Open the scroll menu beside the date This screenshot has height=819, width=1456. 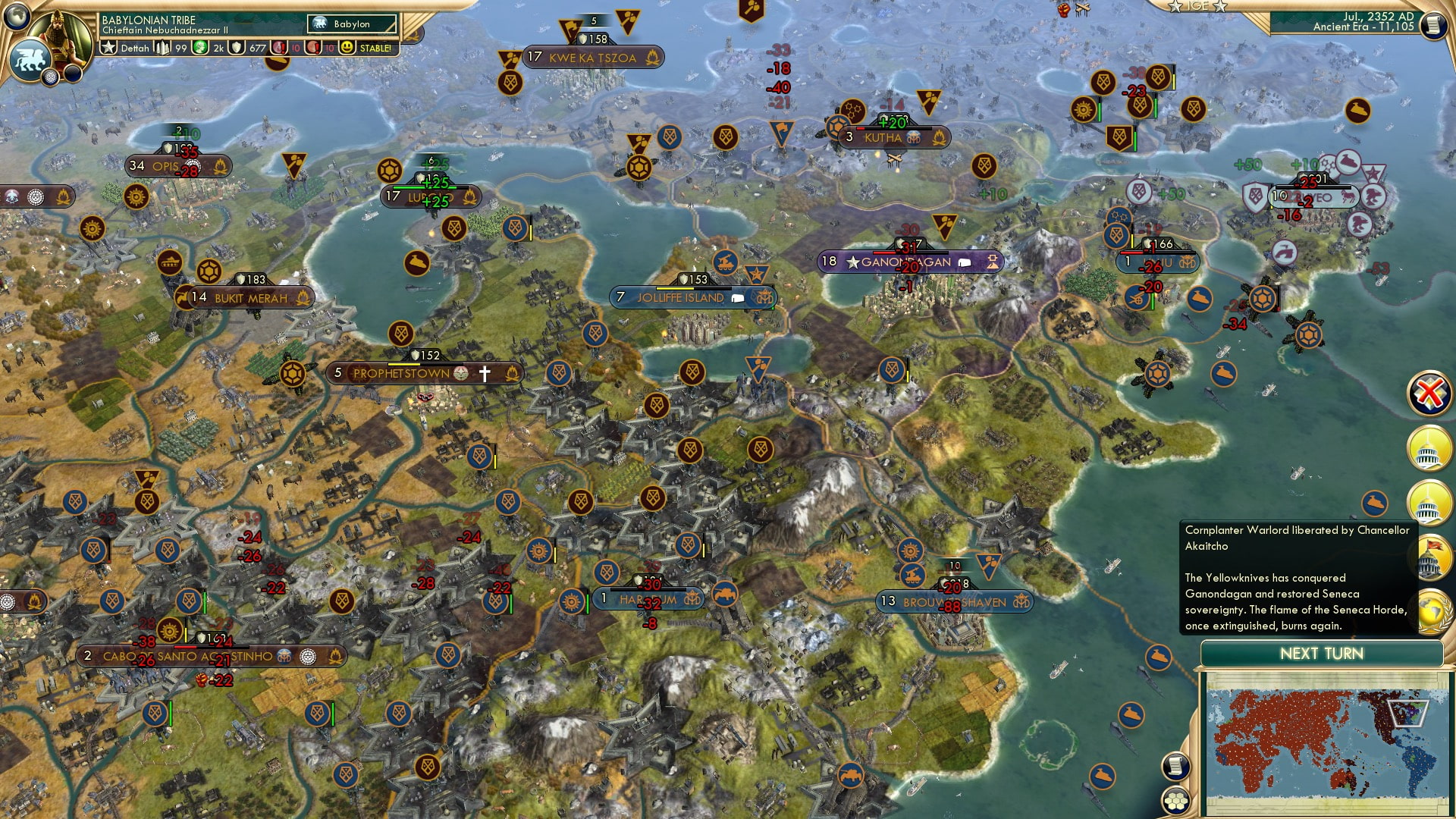point(1432,25)
